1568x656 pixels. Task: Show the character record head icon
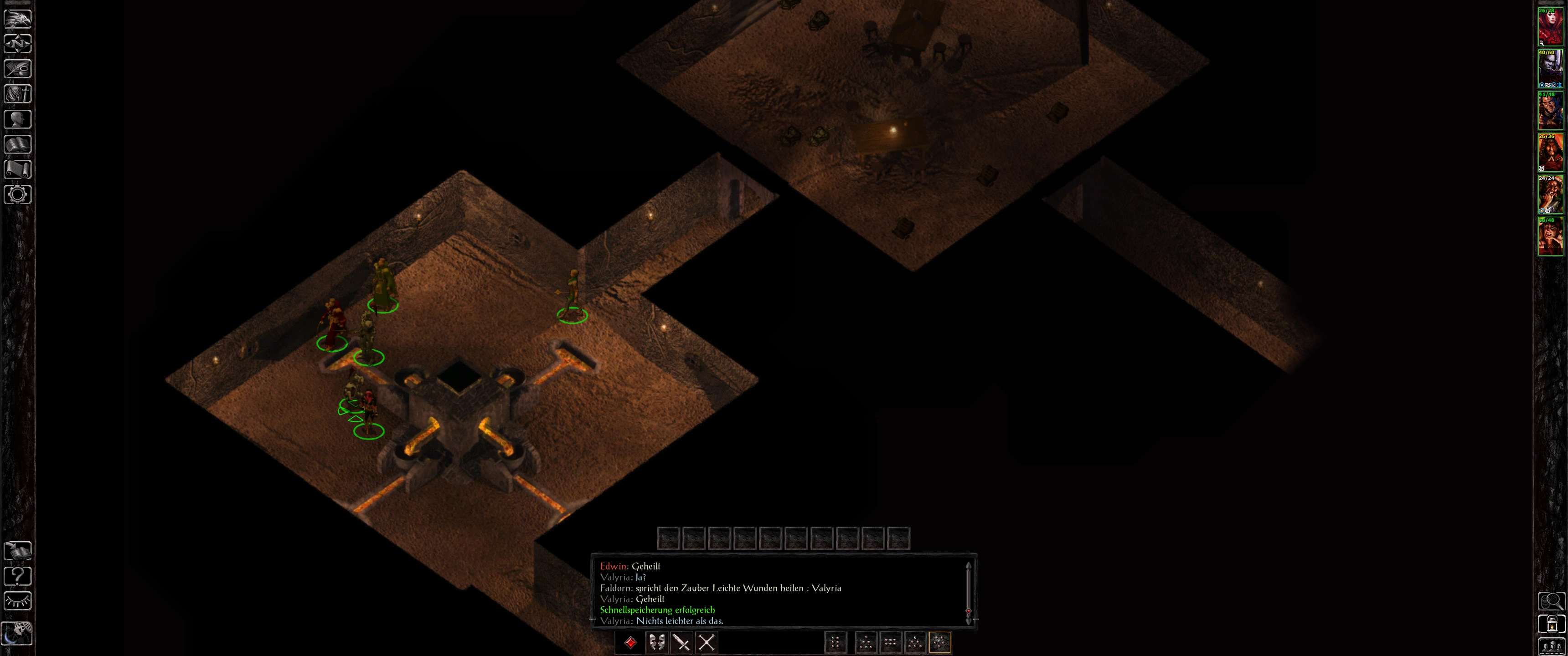[18, 119]
